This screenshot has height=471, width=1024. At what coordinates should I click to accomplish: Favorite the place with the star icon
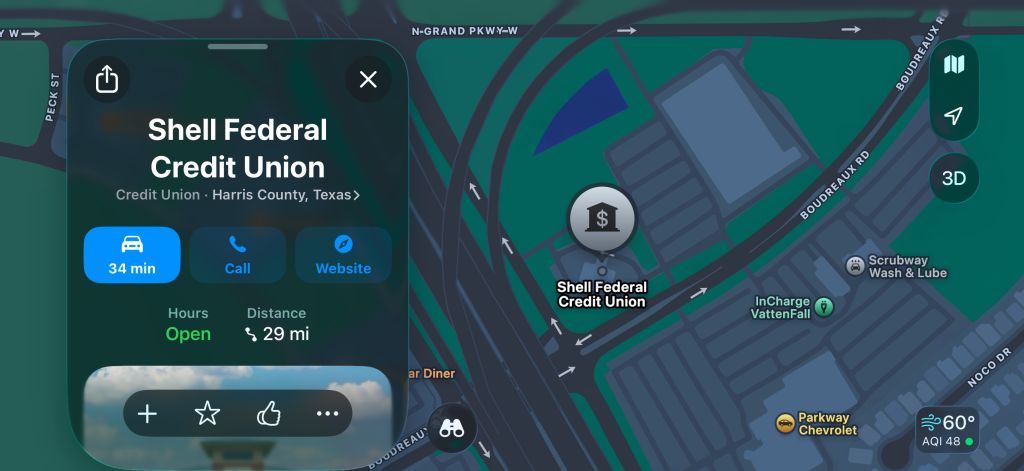click(207, 414)
